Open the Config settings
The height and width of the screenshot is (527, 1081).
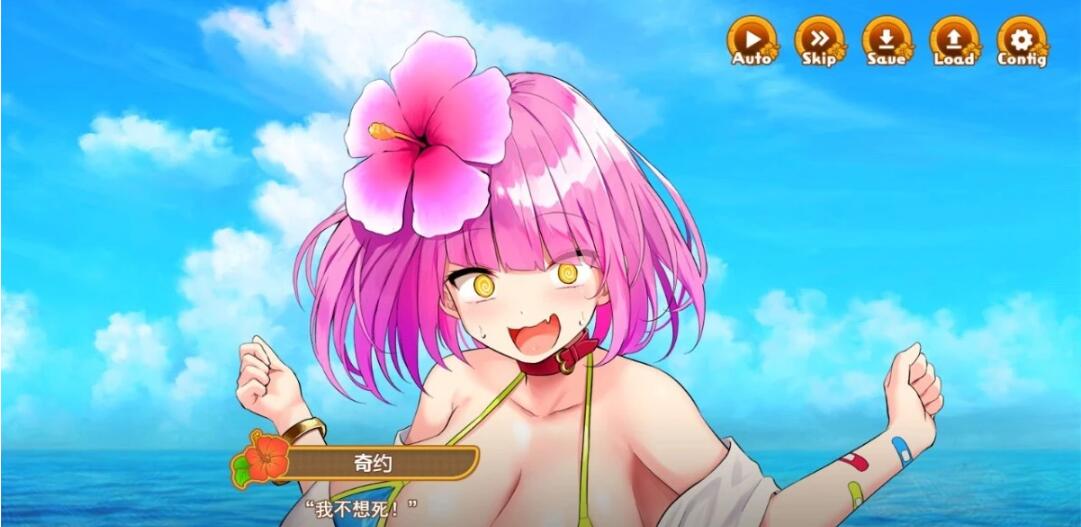(x=1021, y=42)
